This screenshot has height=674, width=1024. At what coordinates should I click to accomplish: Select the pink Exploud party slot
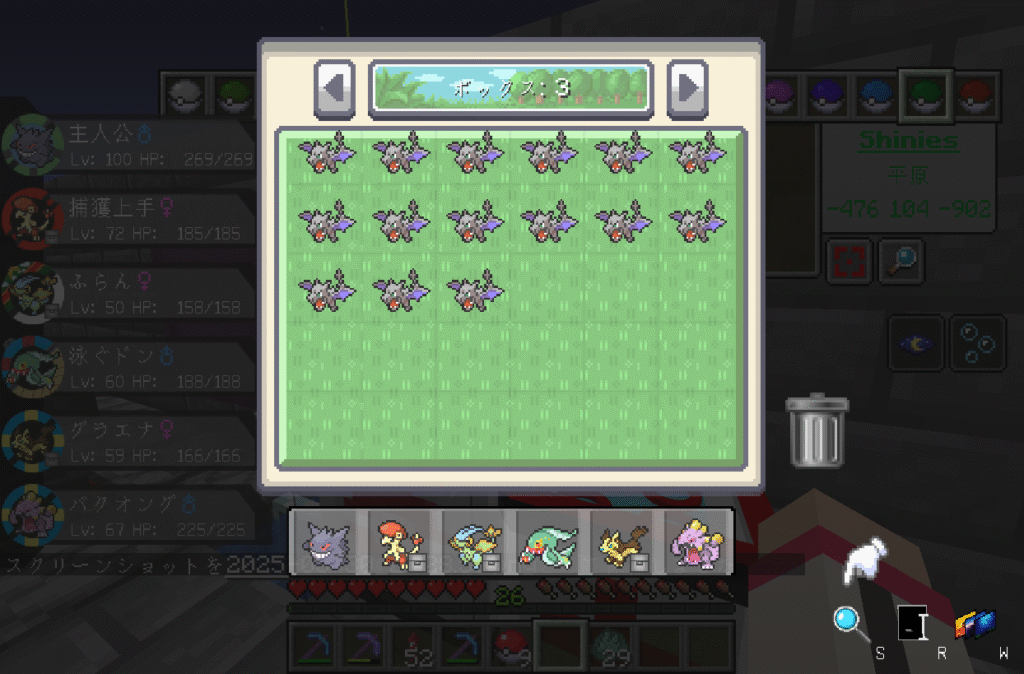tap(696, 541)
